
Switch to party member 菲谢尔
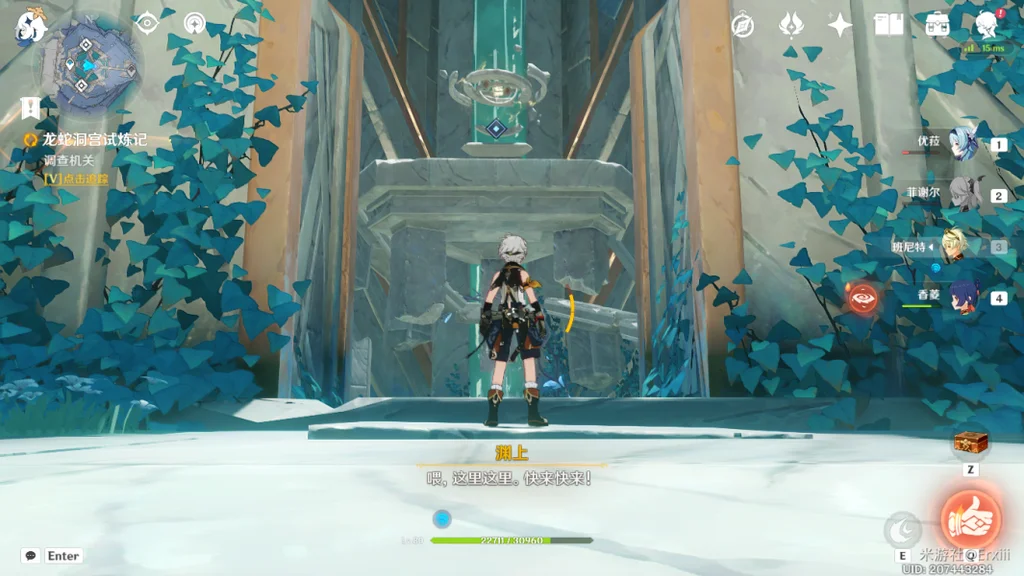click(964, 195)
